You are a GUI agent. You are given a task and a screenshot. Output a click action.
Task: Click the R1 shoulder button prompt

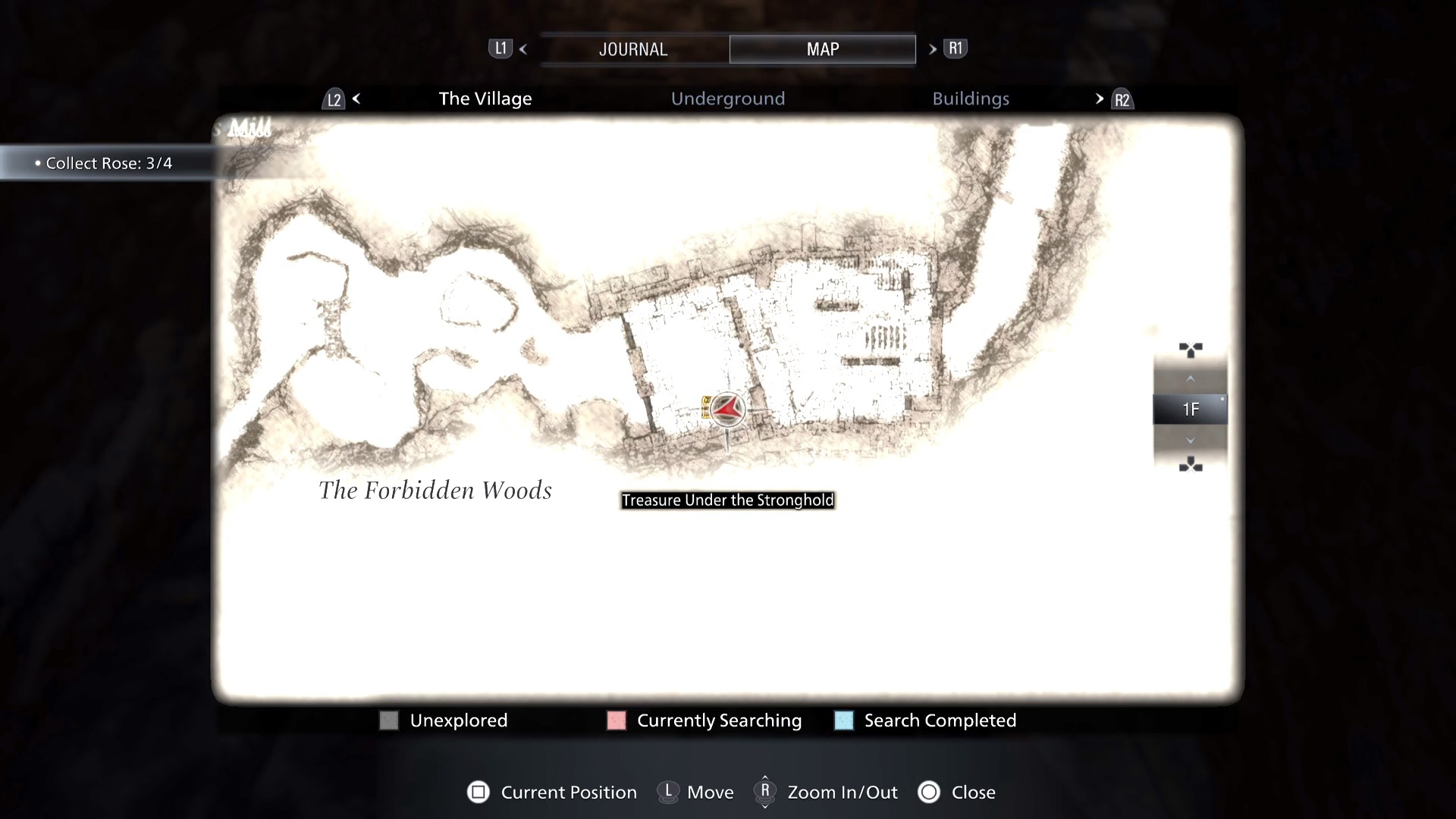(955, 48)
